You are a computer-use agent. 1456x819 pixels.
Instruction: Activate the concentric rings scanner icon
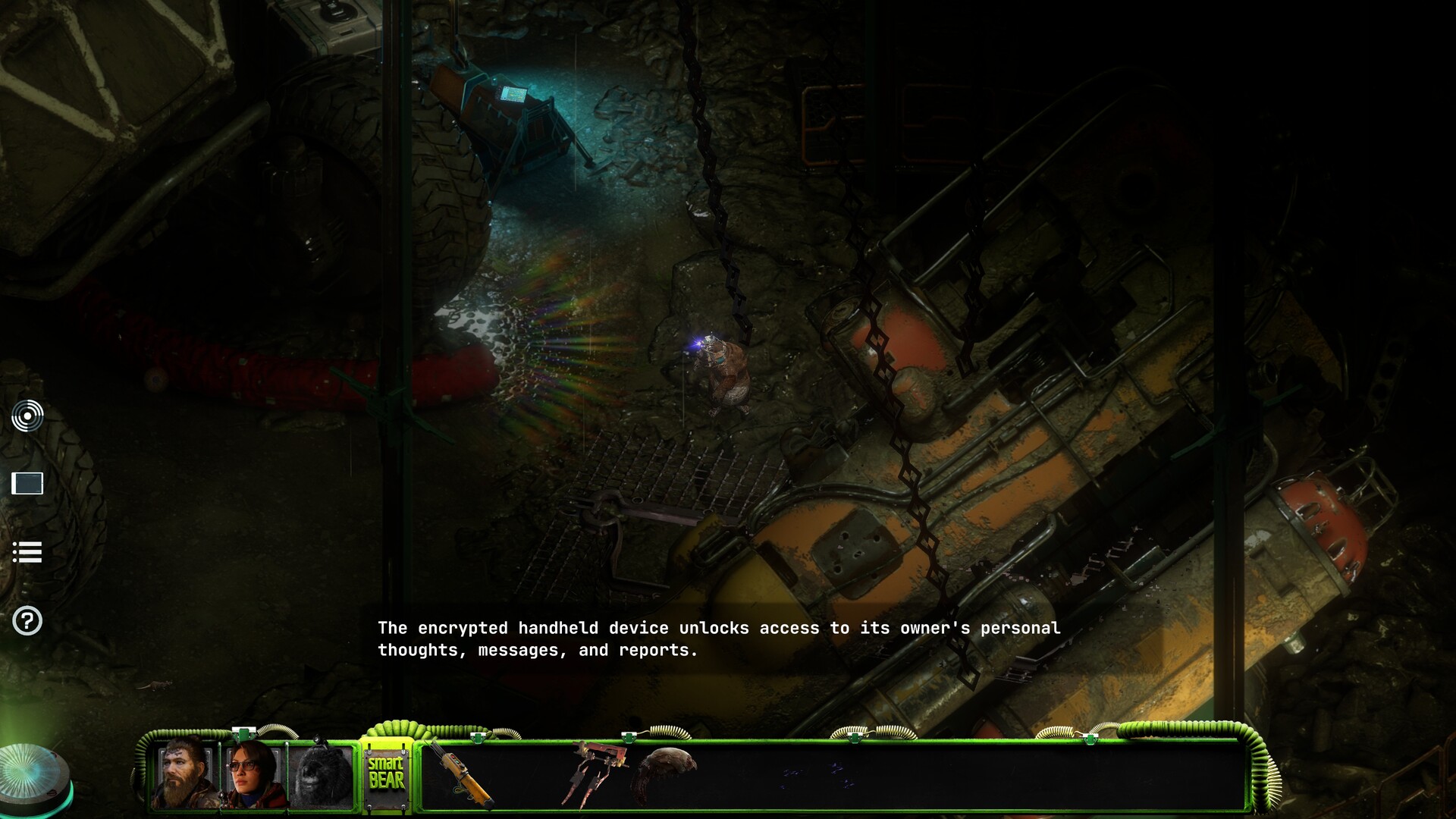27,416
